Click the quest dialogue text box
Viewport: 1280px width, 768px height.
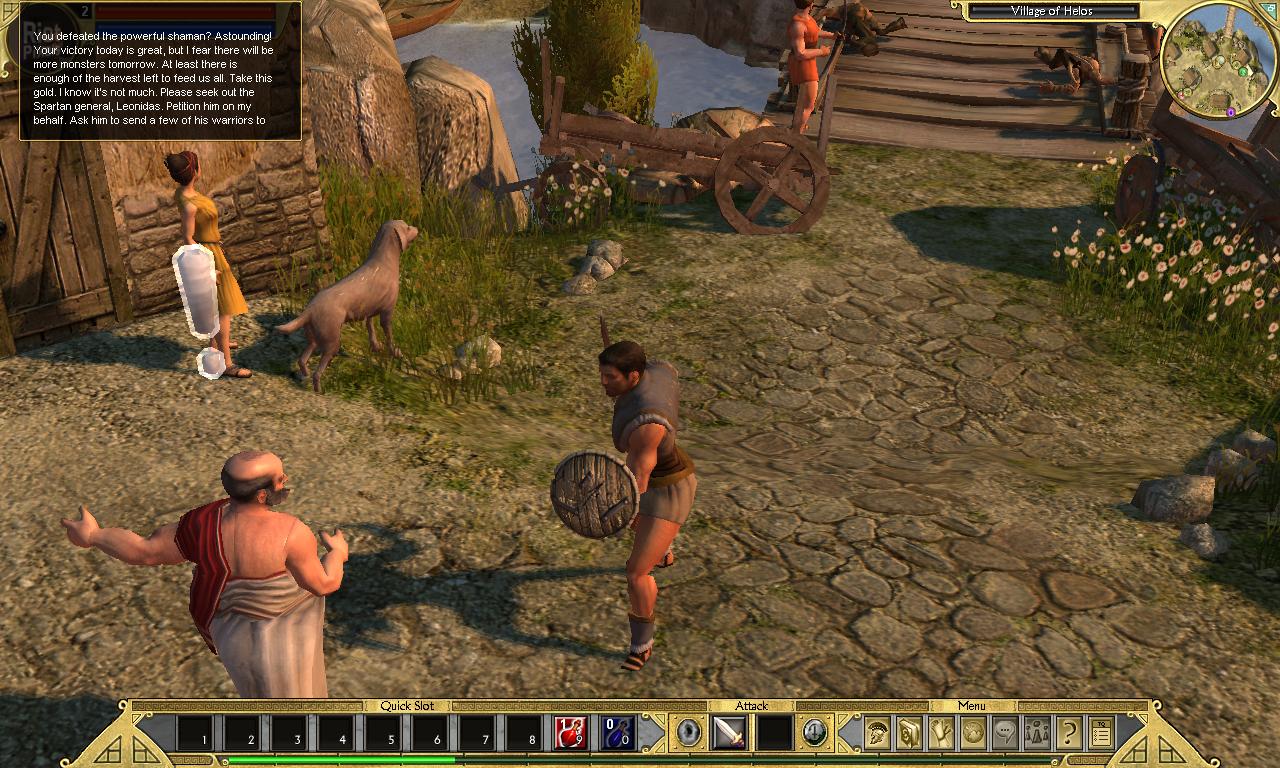coord(160,72)
